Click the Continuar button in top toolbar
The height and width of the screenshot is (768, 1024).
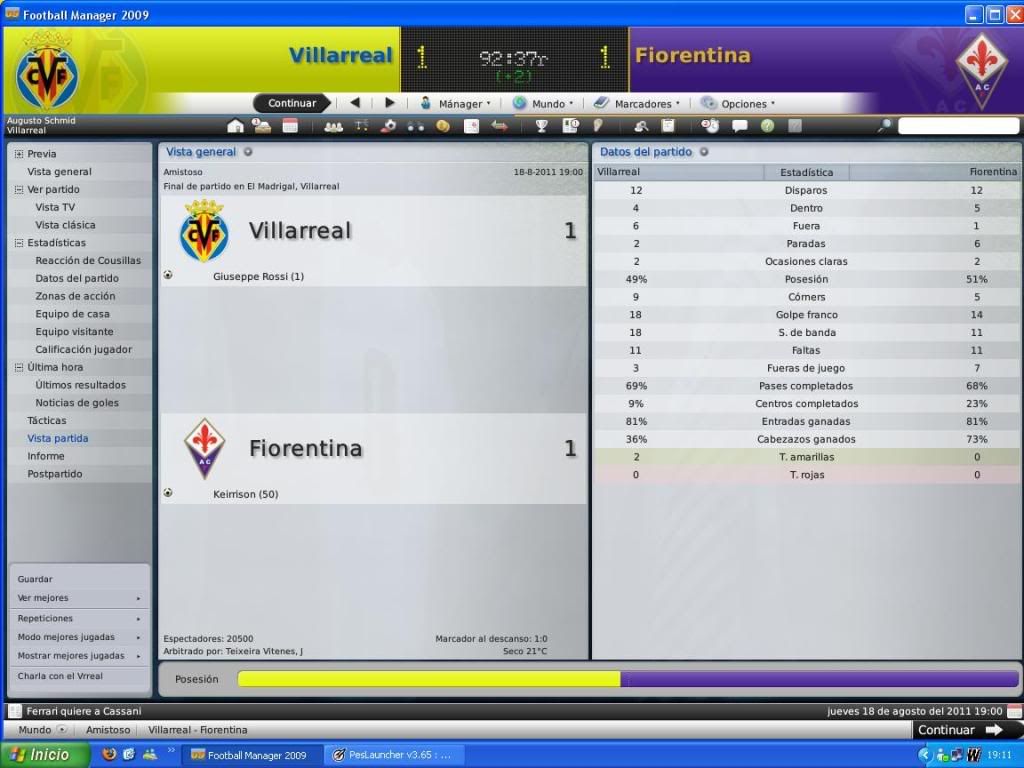[292, 103]
